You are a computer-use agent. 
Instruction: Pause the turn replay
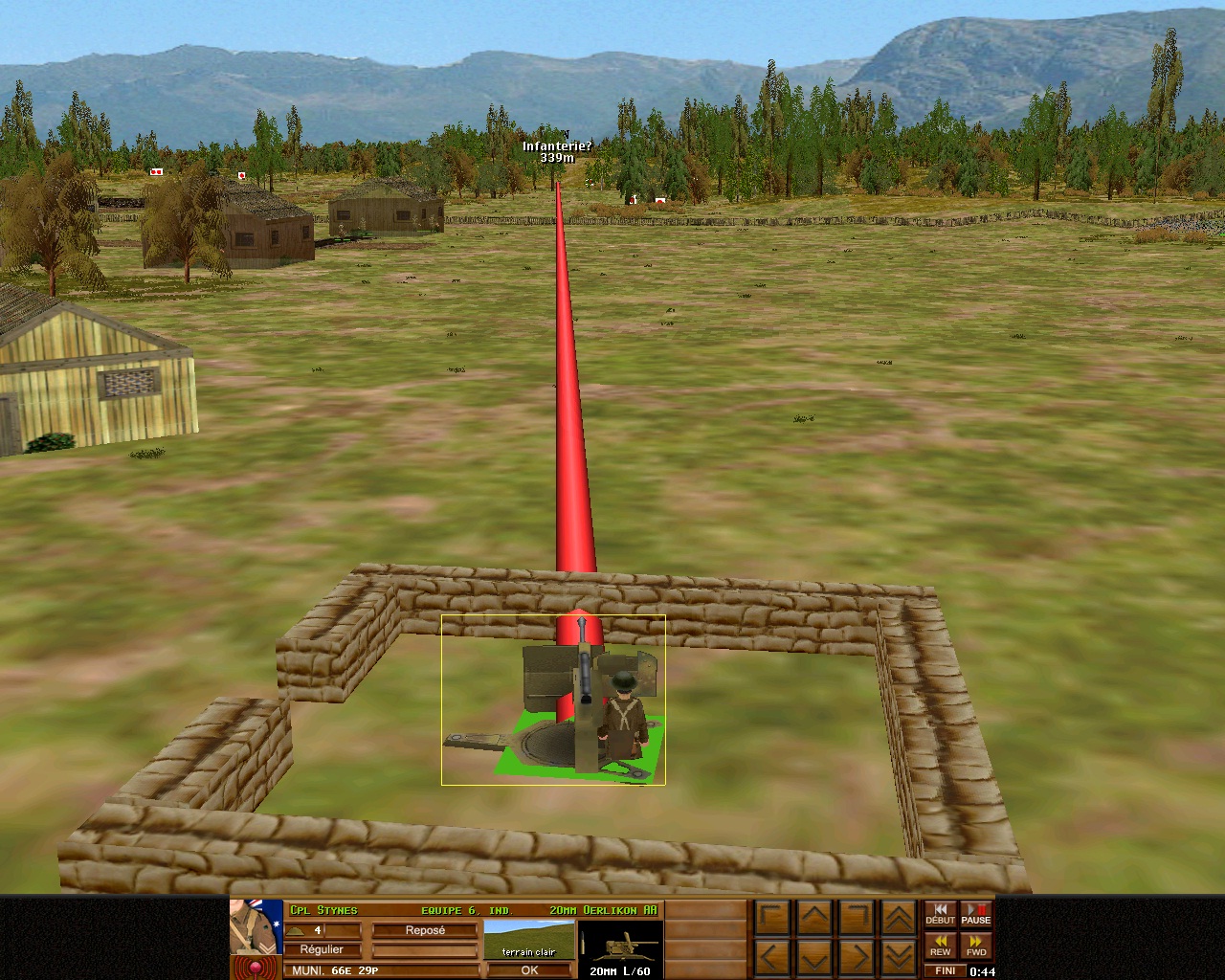tap(975, 915)
